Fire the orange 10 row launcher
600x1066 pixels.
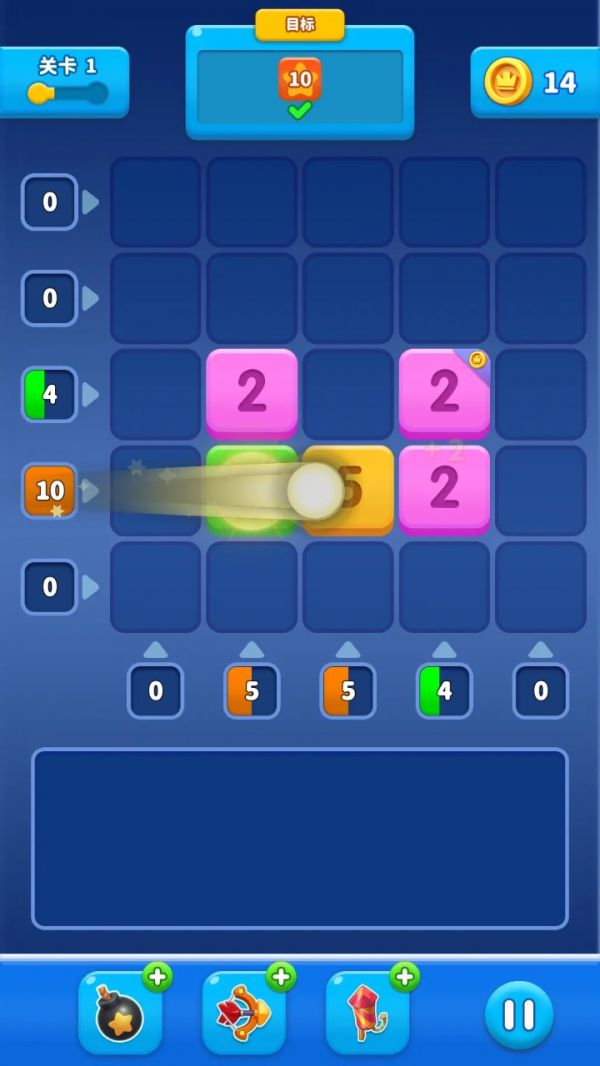[50, 491]
